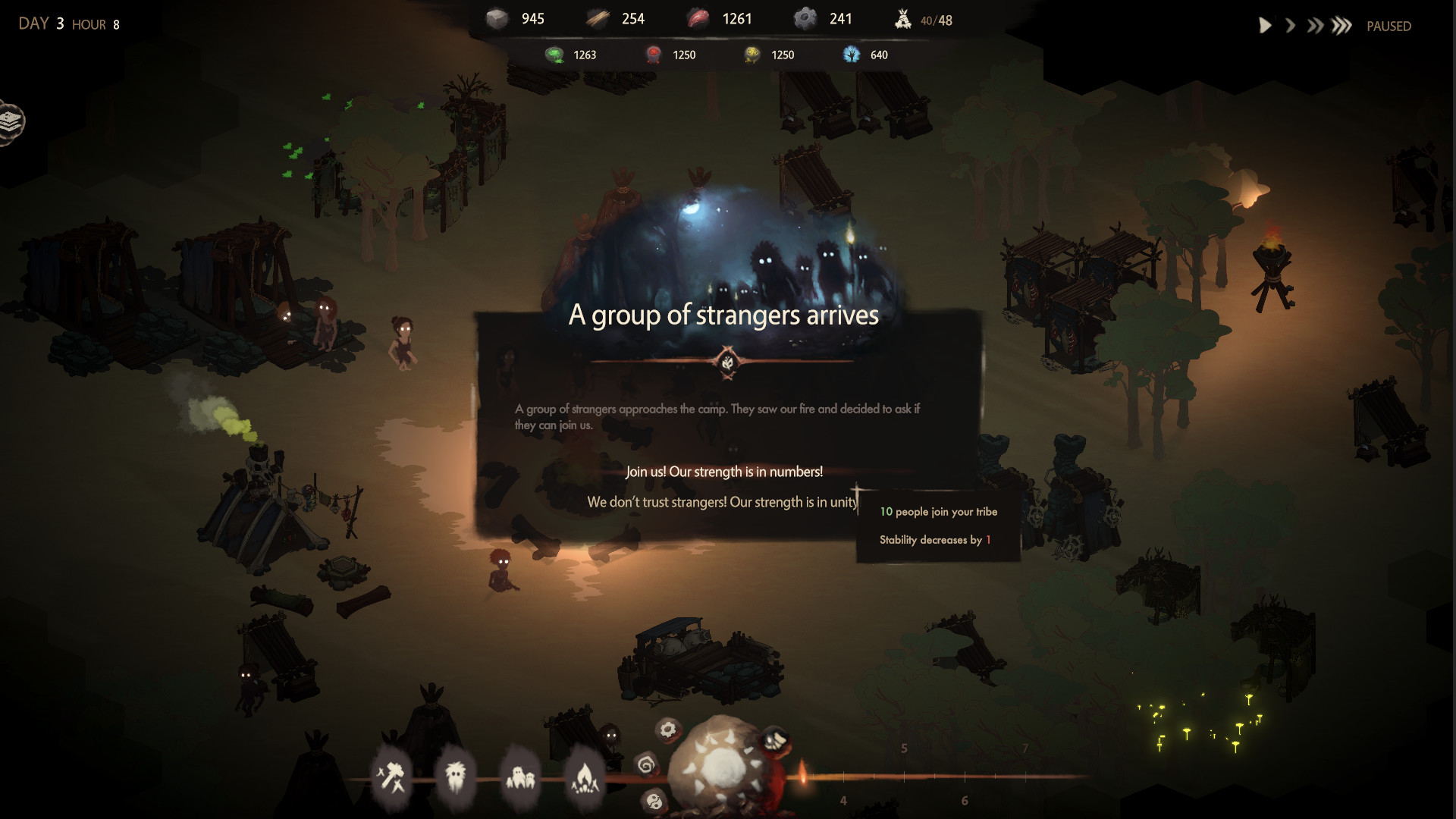Open the layers icon on the left edge
This screenshot has height=819, width=1456.
pos(11,121)
